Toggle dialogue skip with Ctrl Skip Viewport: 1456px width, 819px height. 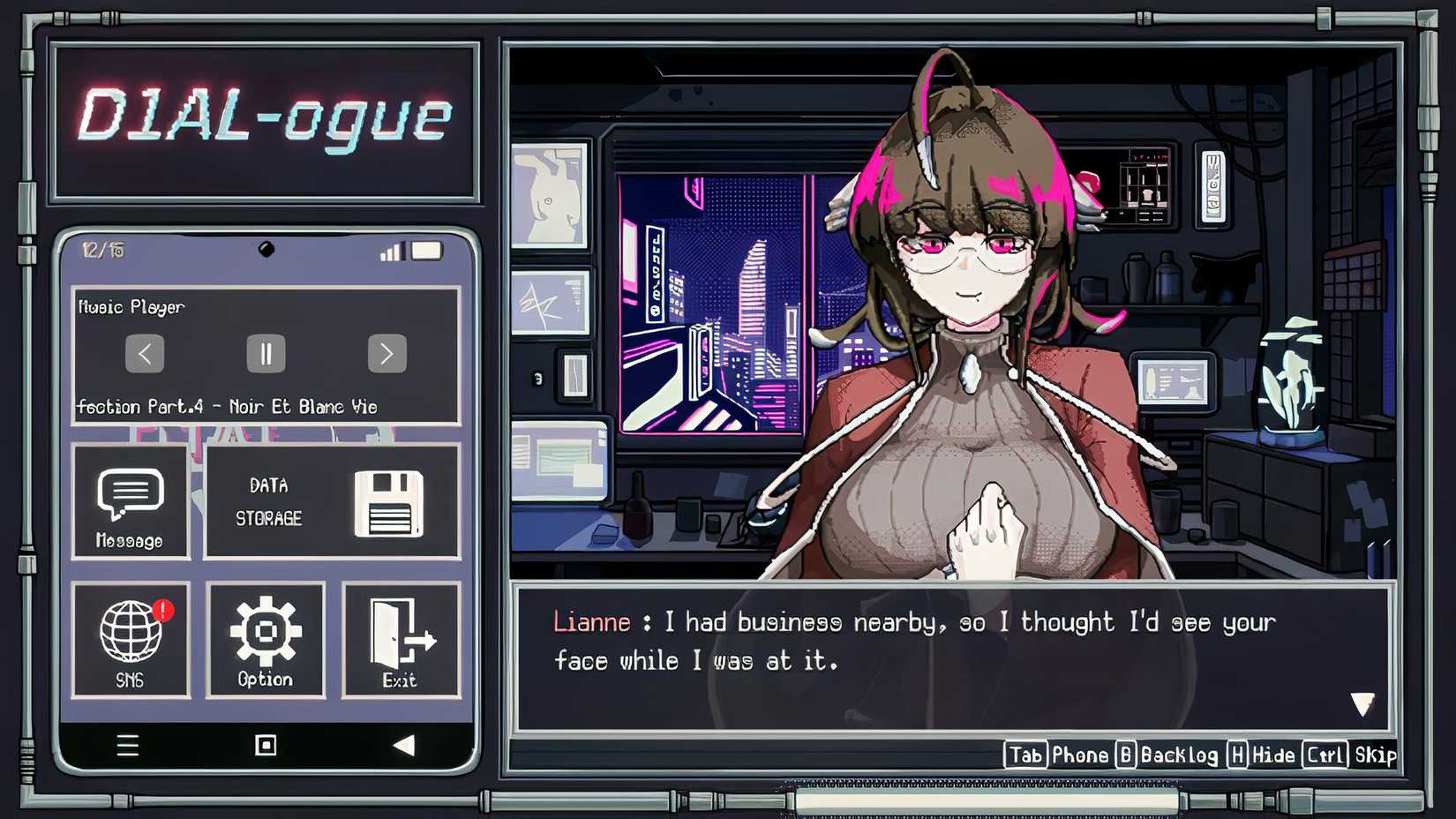[x=1348, y=755]
